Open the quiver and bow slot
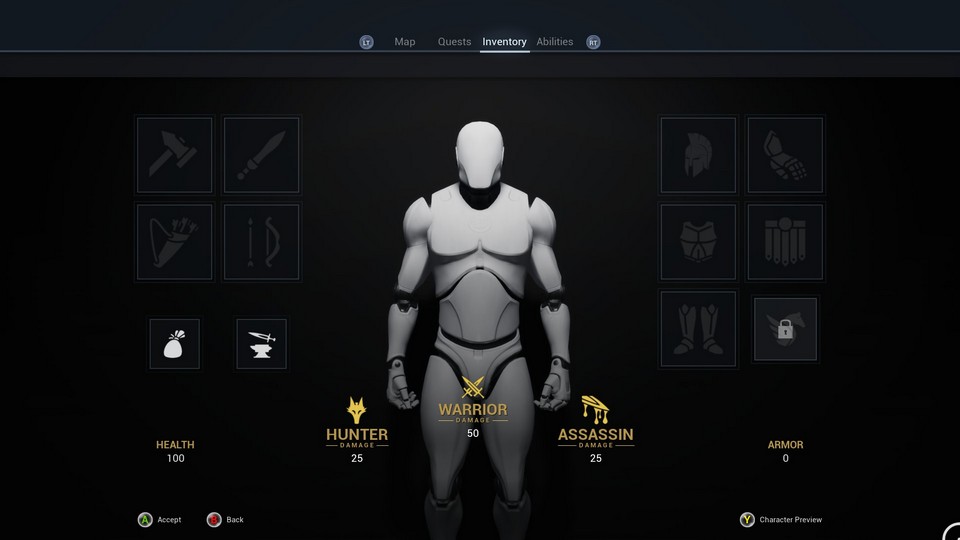 pos(175,242)
